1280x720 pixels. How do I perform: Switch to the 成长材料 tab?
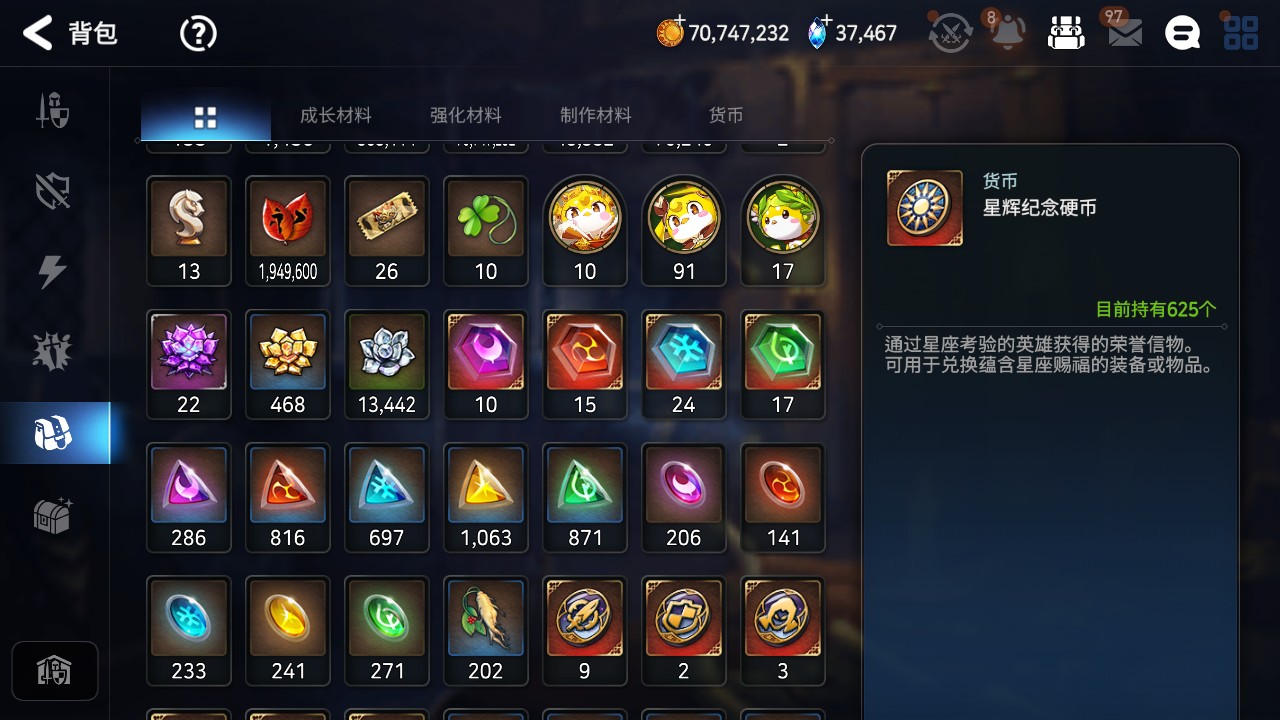tap(335, 116)
